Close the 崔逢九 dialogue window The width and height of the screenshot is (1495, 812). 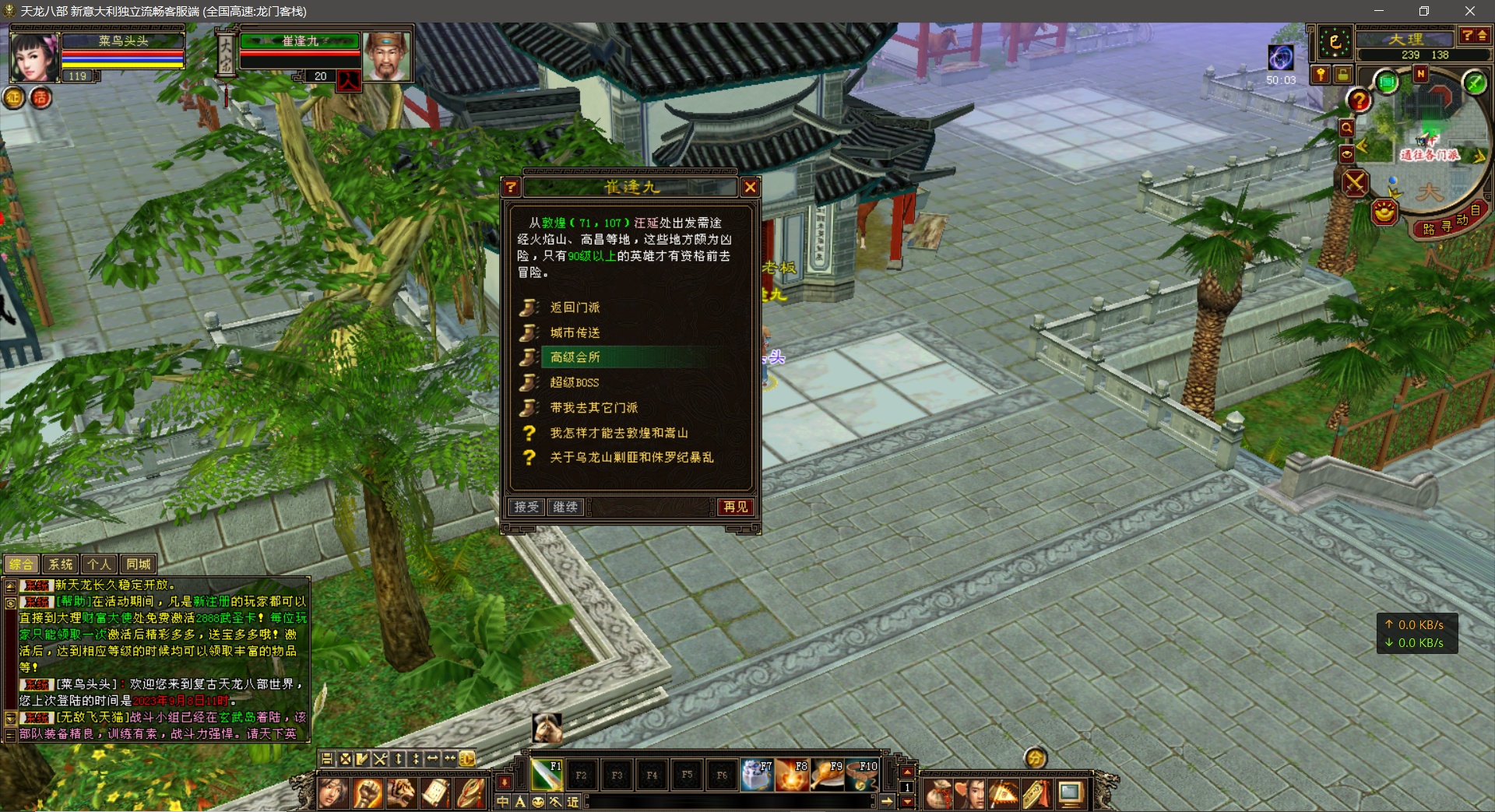(750, 187)
